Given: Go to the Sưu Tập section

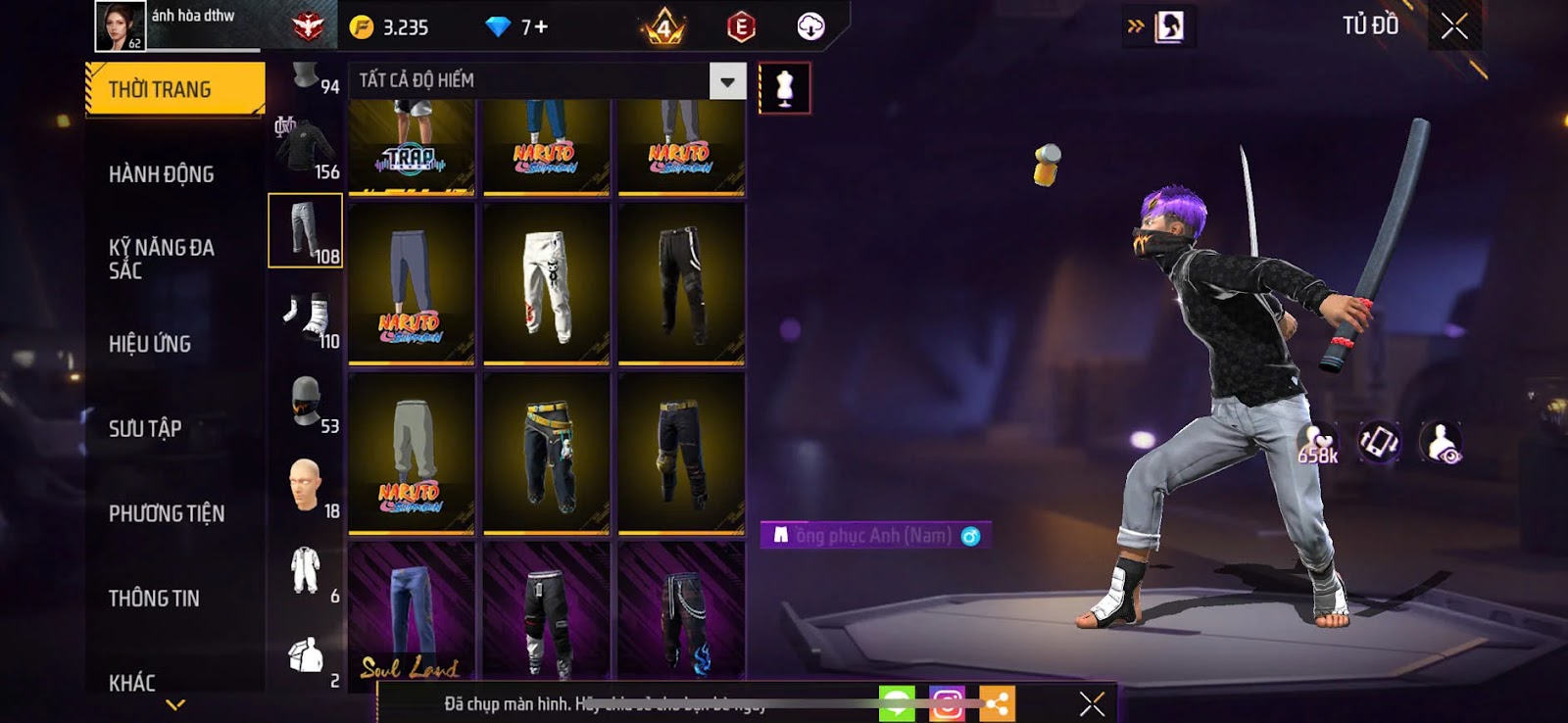Looking at the screenshot, I should coord(145,428).
